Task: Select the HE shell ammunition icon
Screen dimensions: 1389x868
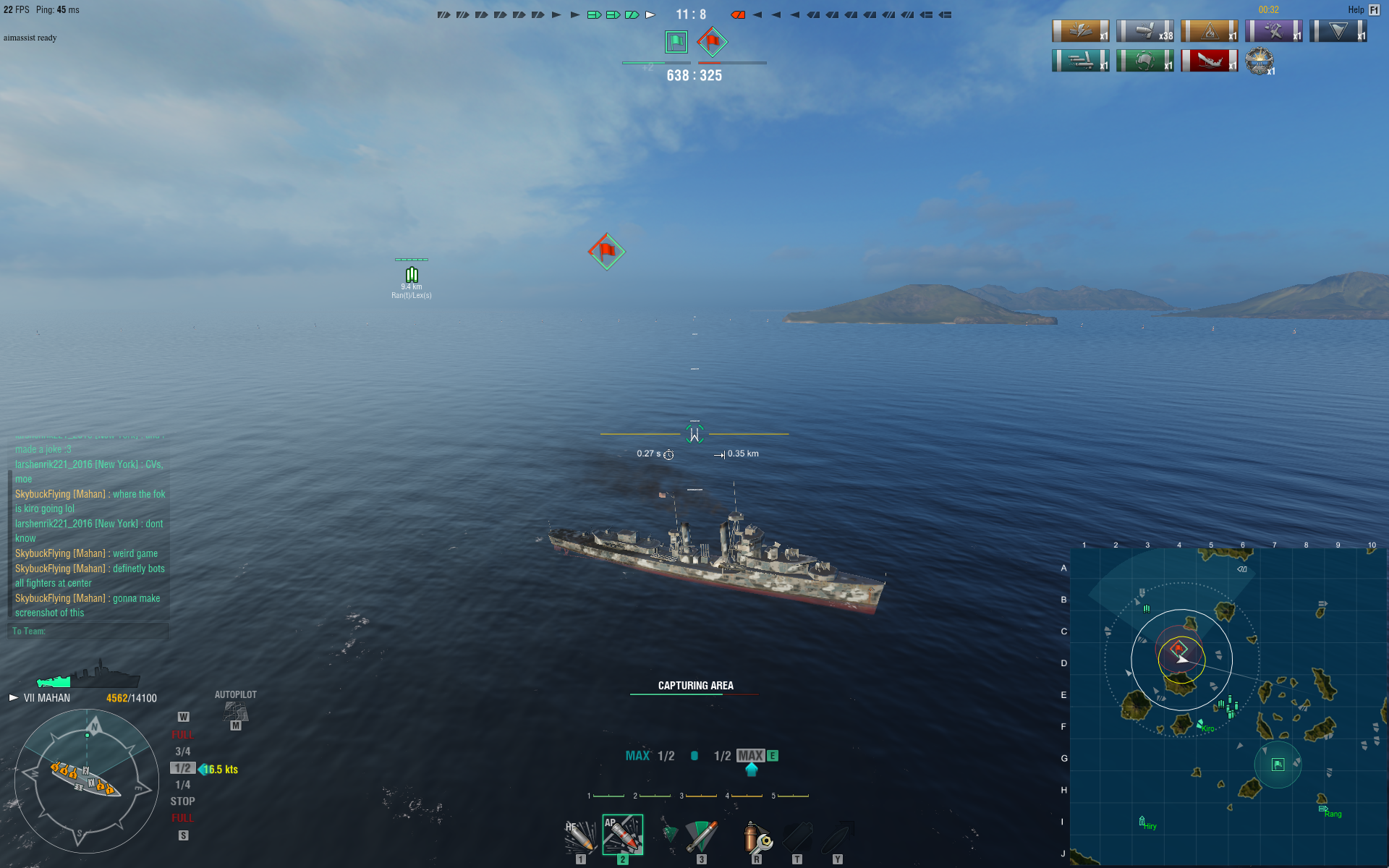Action: [580, 836]
